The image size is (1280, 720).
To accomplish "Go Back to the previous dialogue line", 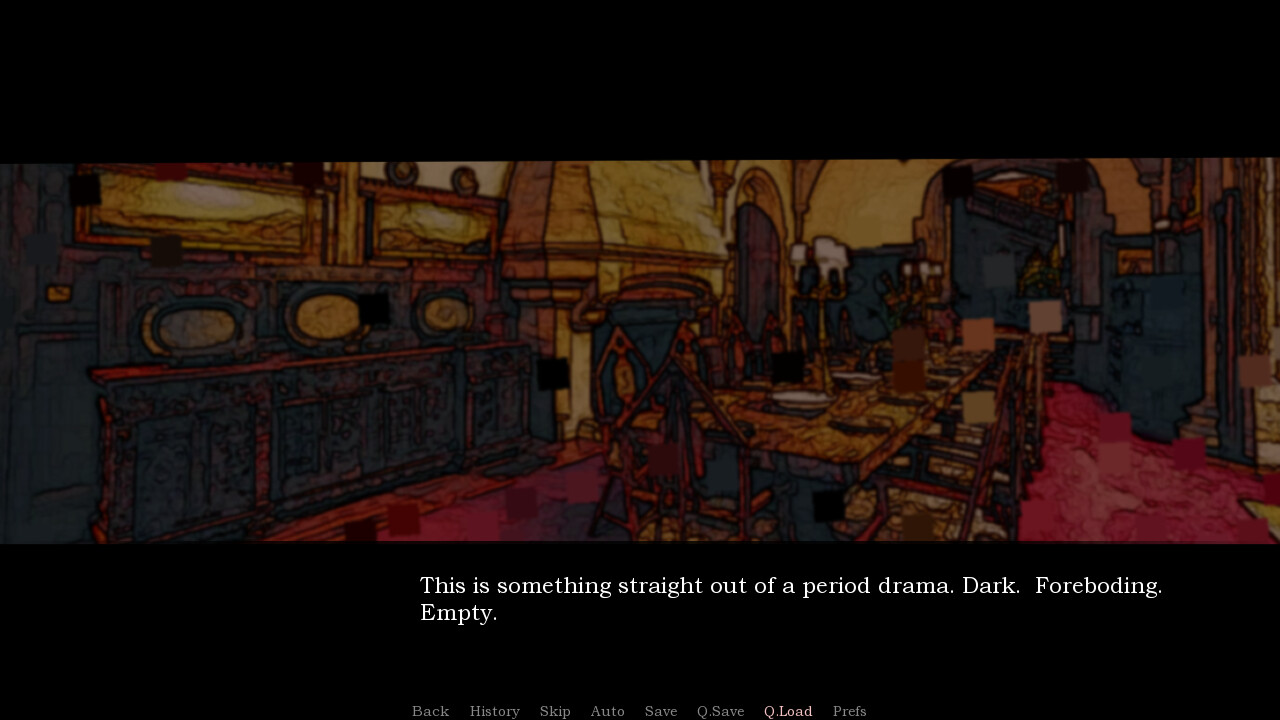I will click(x=430, y=711).
